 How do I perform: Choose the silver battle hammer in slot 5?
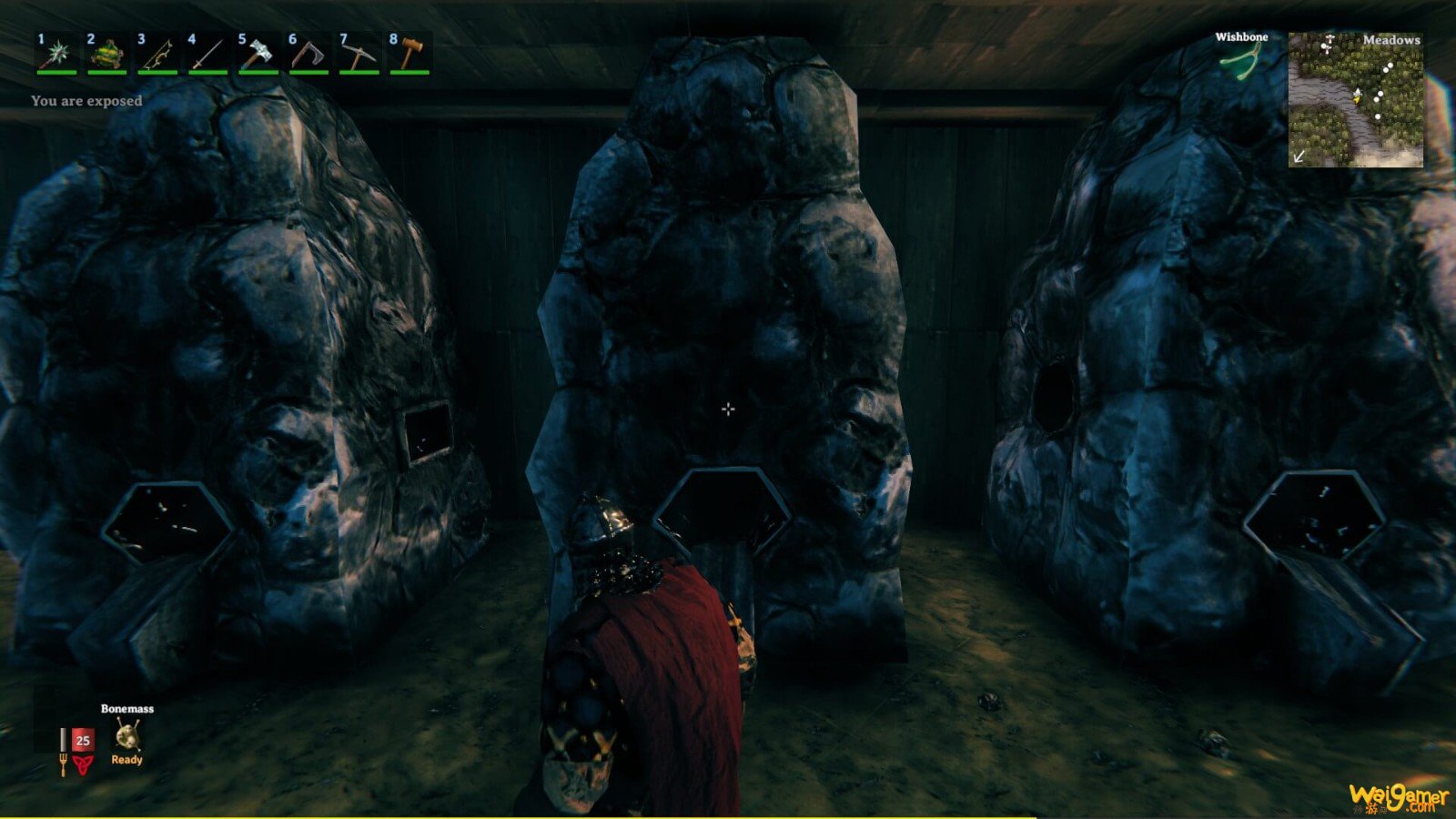tap(258, 55)
